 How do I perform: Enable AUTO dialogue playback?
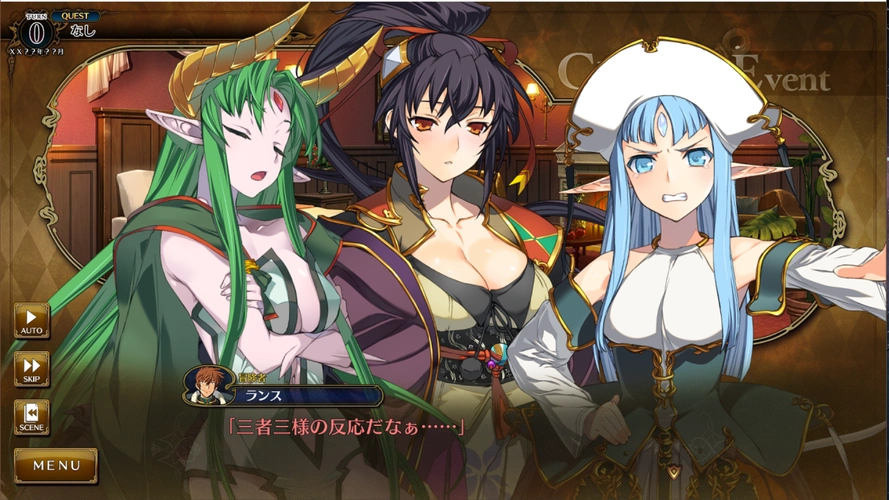(31, 320)
